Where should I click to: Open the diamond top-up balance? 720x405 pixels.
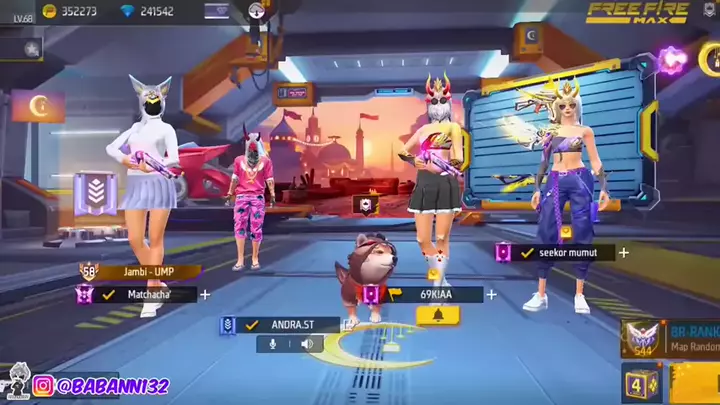[148, 12]
